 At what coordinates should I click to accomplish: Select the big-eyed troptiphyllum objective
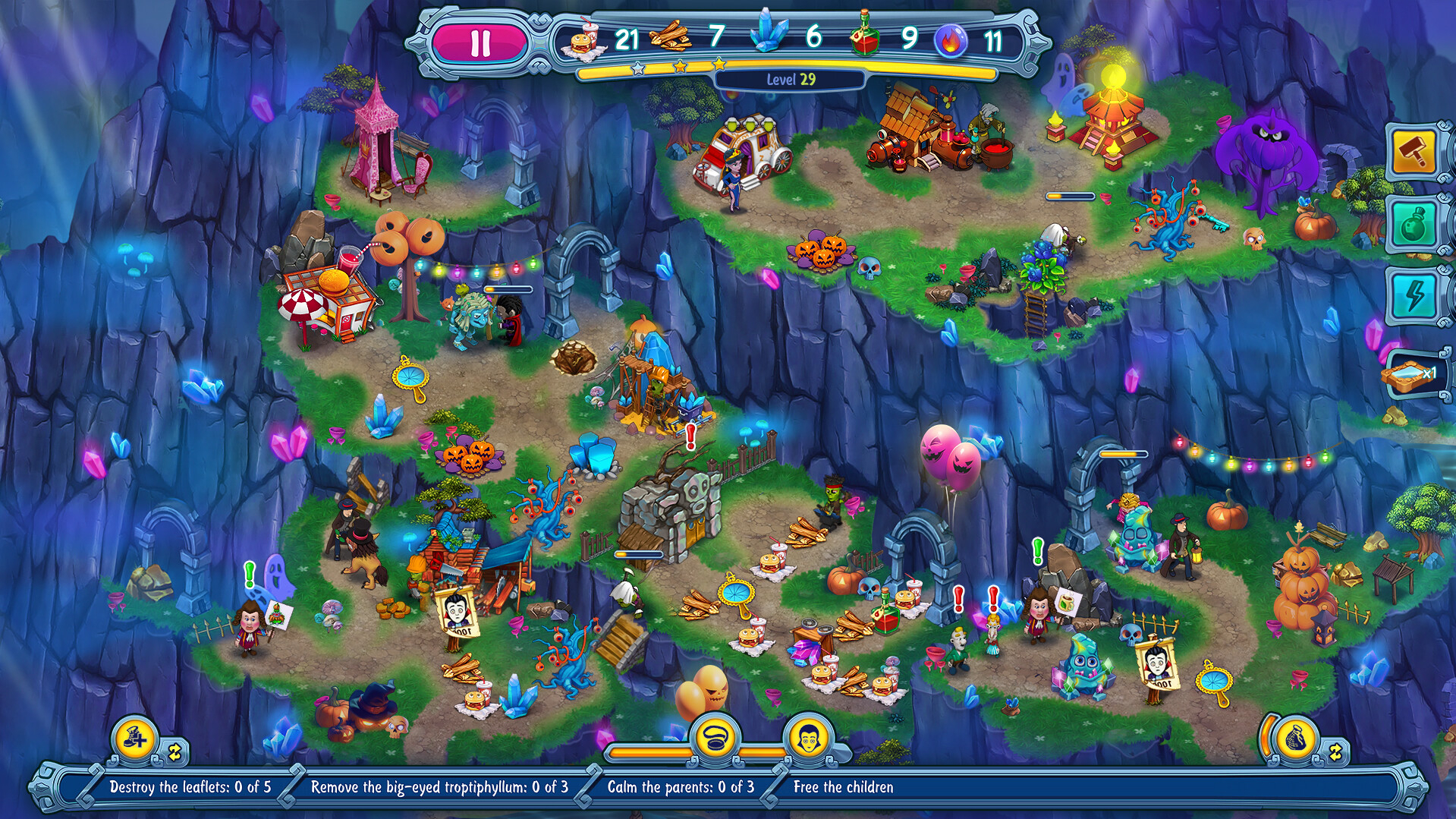439,787
